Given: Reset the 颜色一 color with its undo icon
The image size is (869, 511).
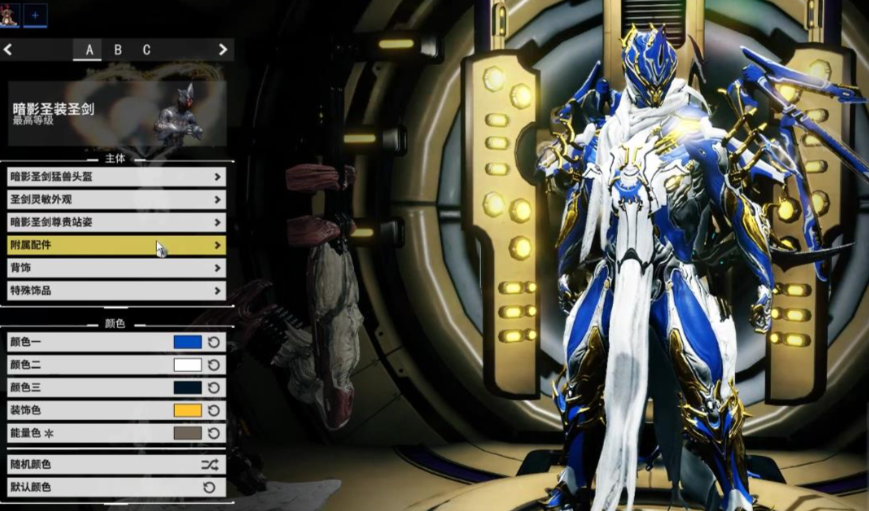Looking at the screenshot, I should point(214,342).
